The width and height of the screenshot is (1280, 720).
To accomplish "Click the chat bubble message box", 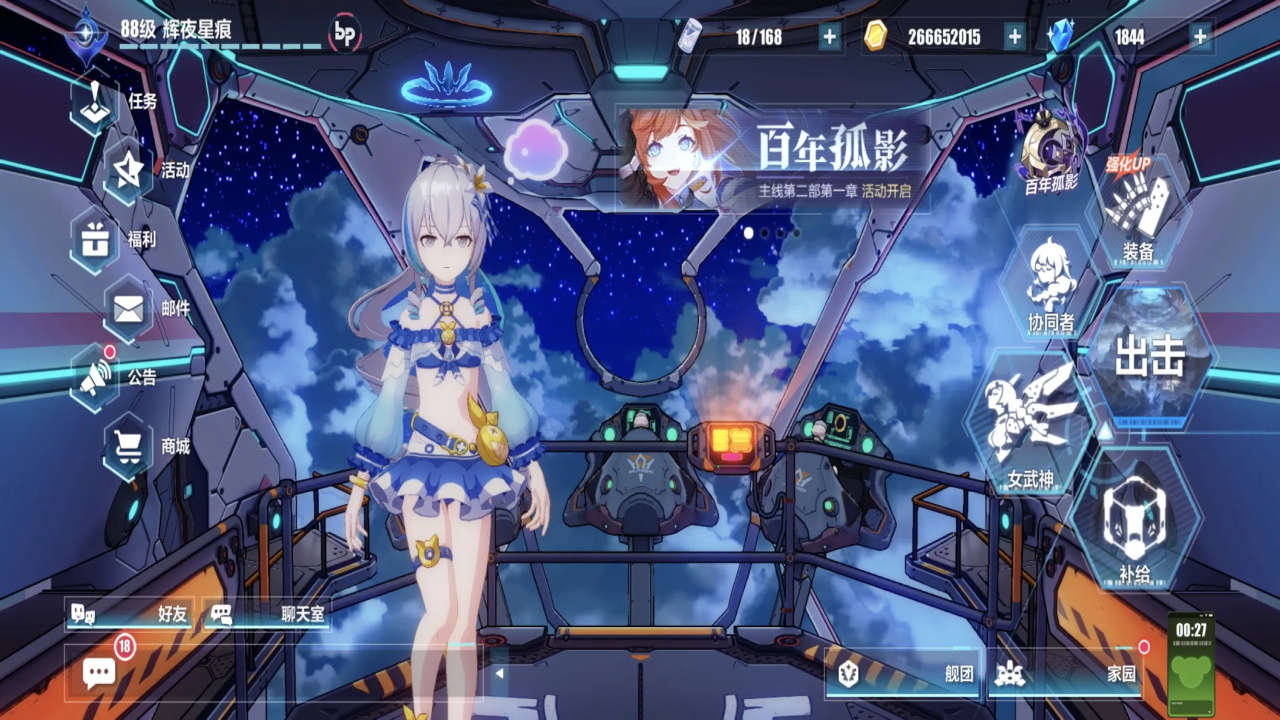I will 99,673.
